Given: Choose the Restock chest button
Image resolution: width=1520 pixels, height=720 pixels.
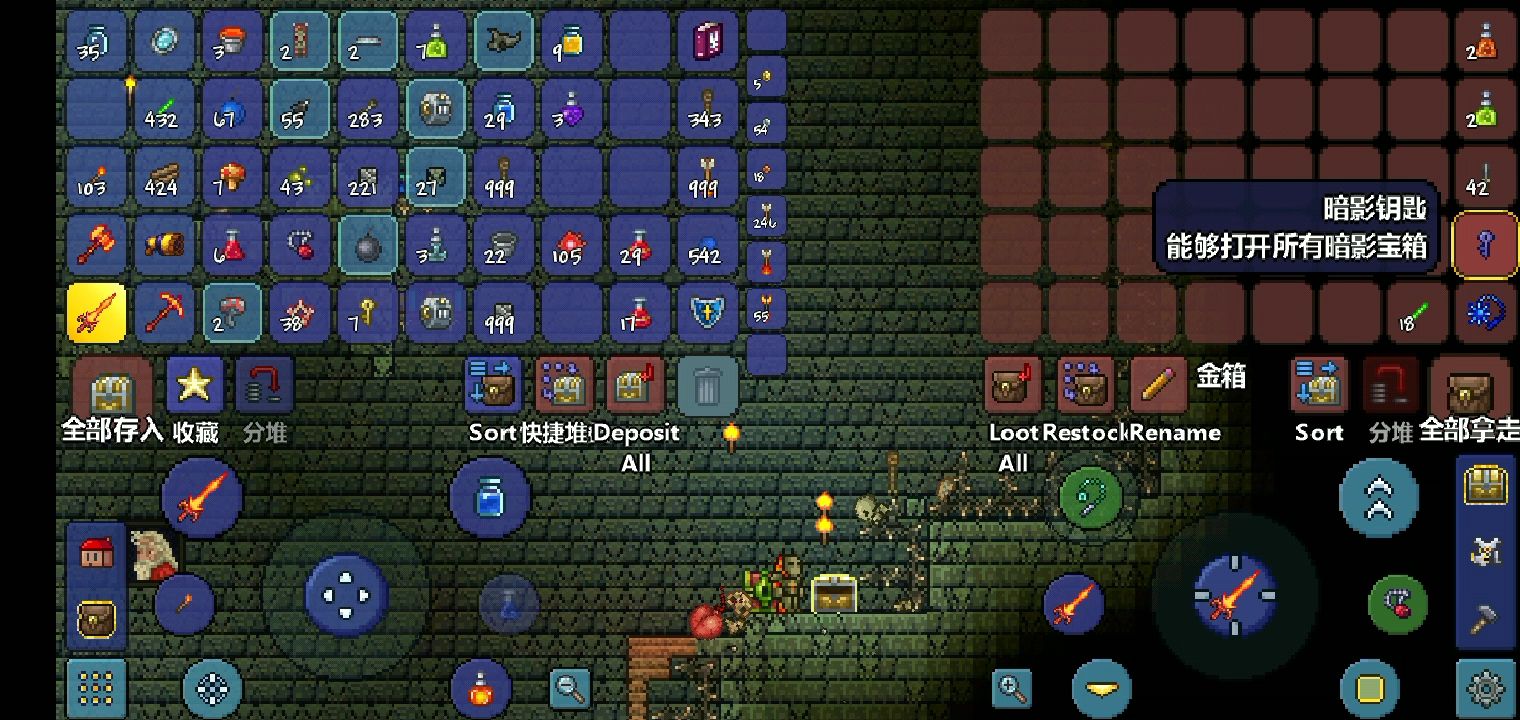Looking at the screenshot, I should pos(1086,385).
